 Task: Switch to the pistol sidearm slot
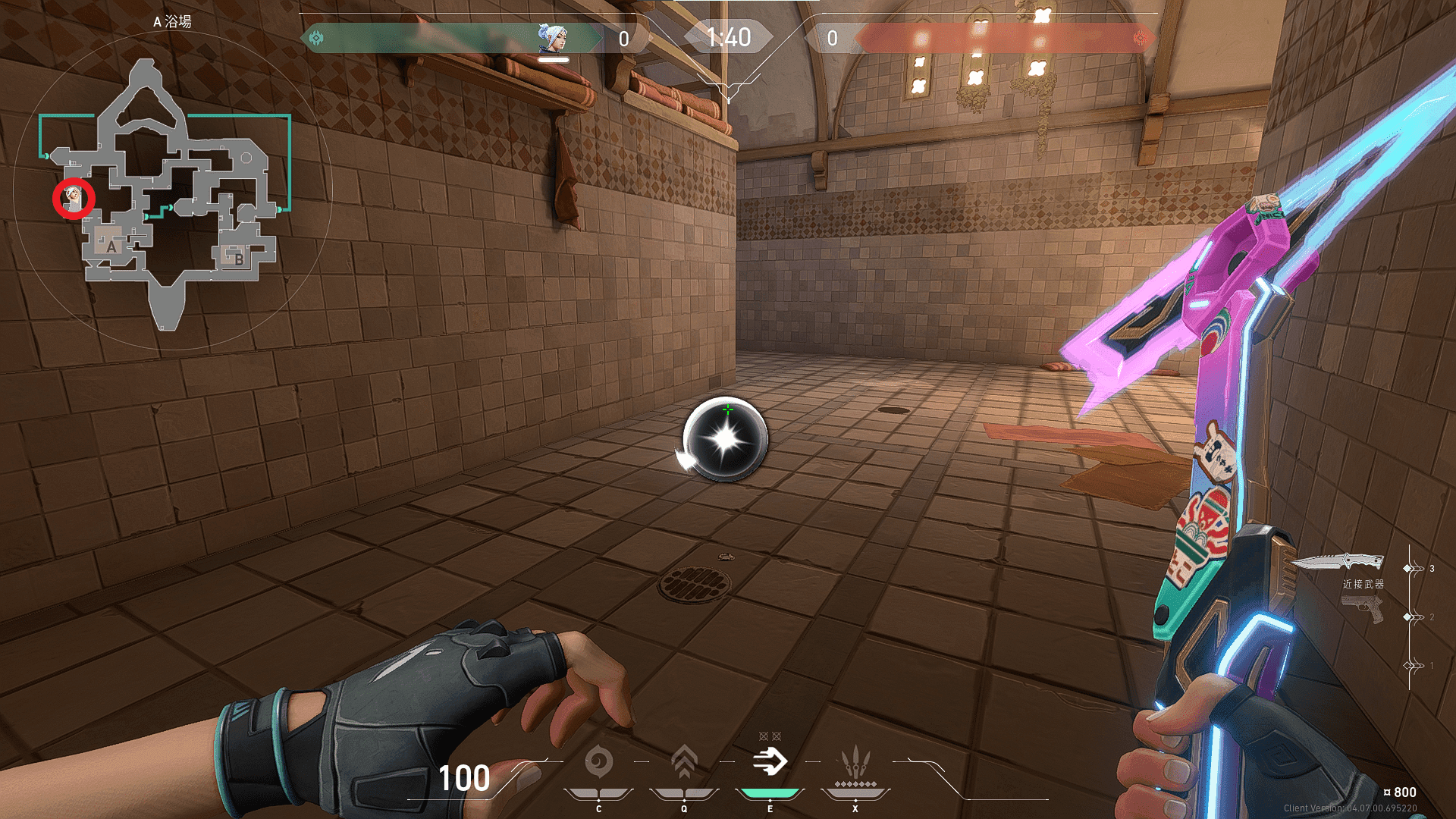[1362, 608]
